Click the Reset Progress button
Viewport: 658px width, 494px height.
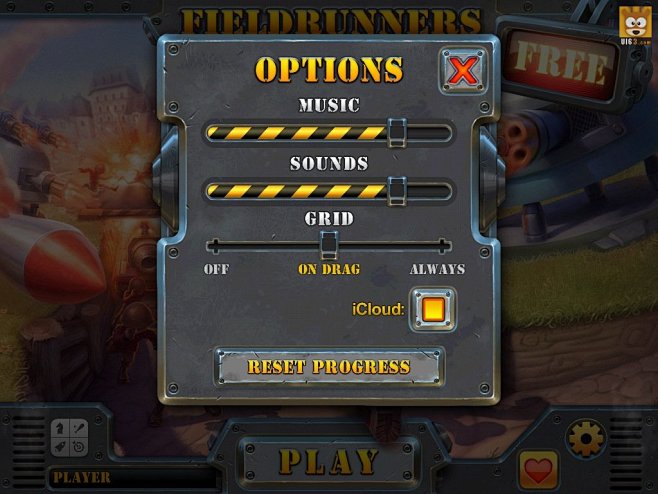click(x=329, y=367)
